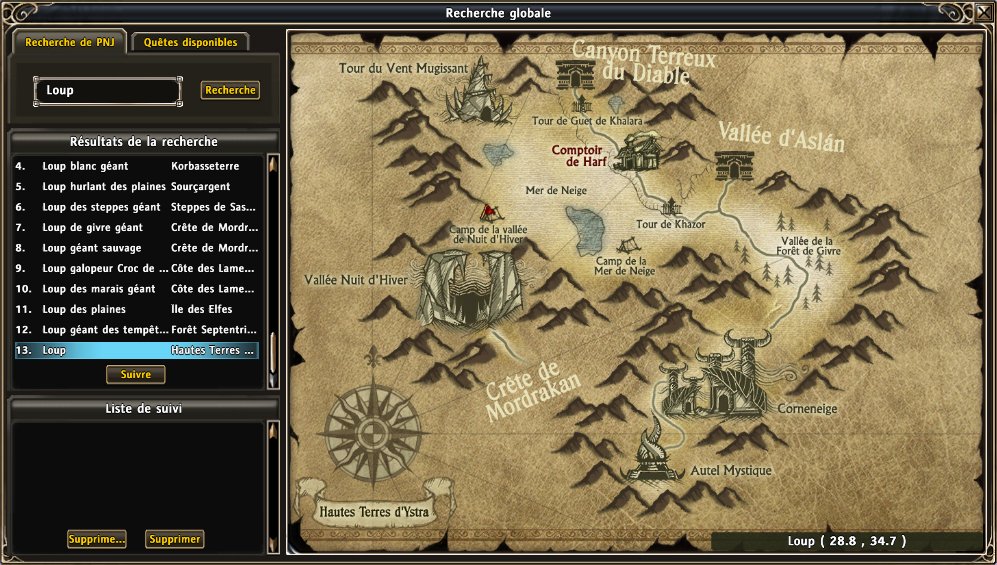Select the red wolf marker on map

tap(488, 212)
